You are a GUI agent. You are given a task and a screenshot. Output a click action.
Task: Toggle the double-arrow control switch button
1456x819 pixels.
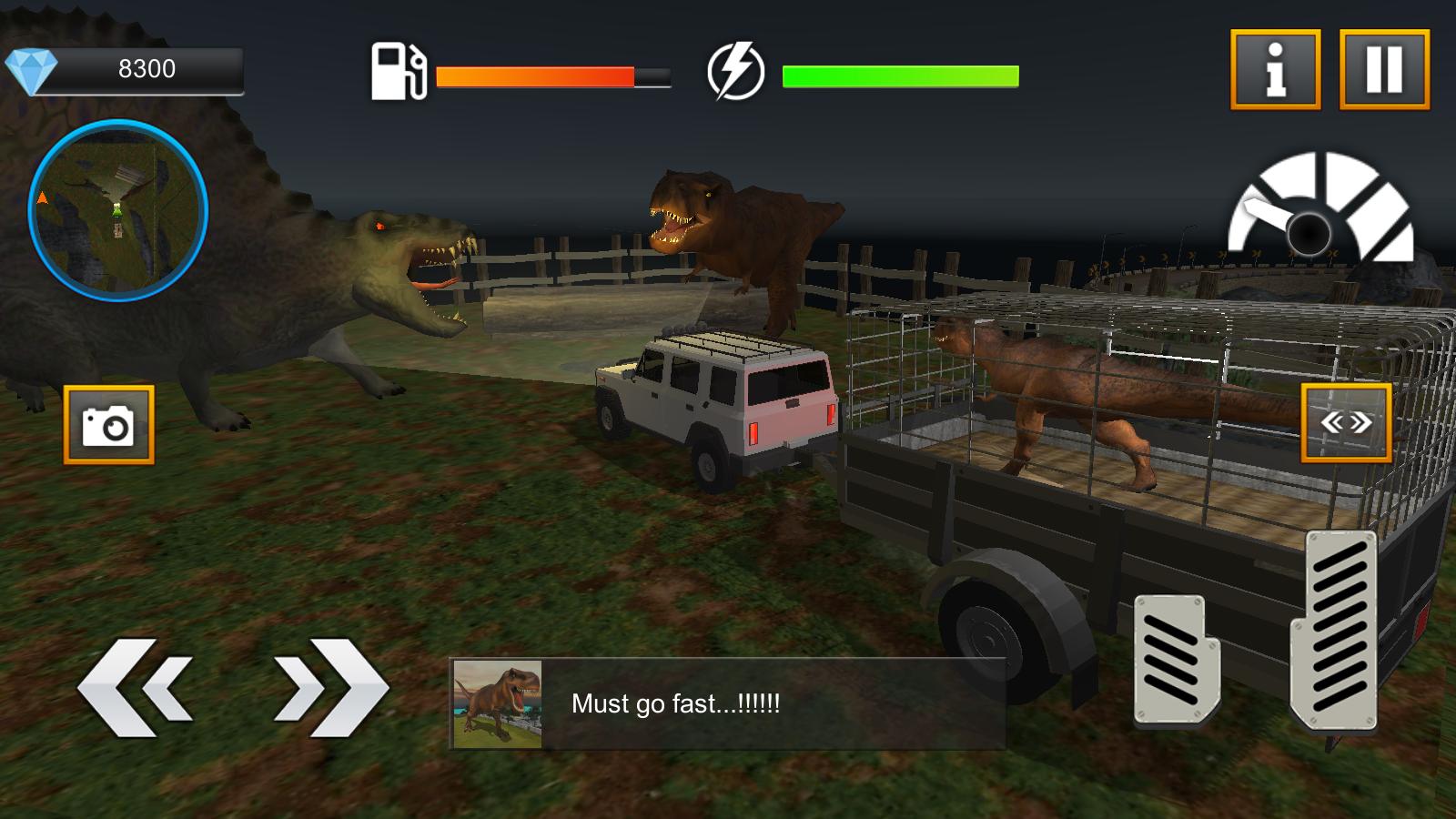click(1346, 423)
